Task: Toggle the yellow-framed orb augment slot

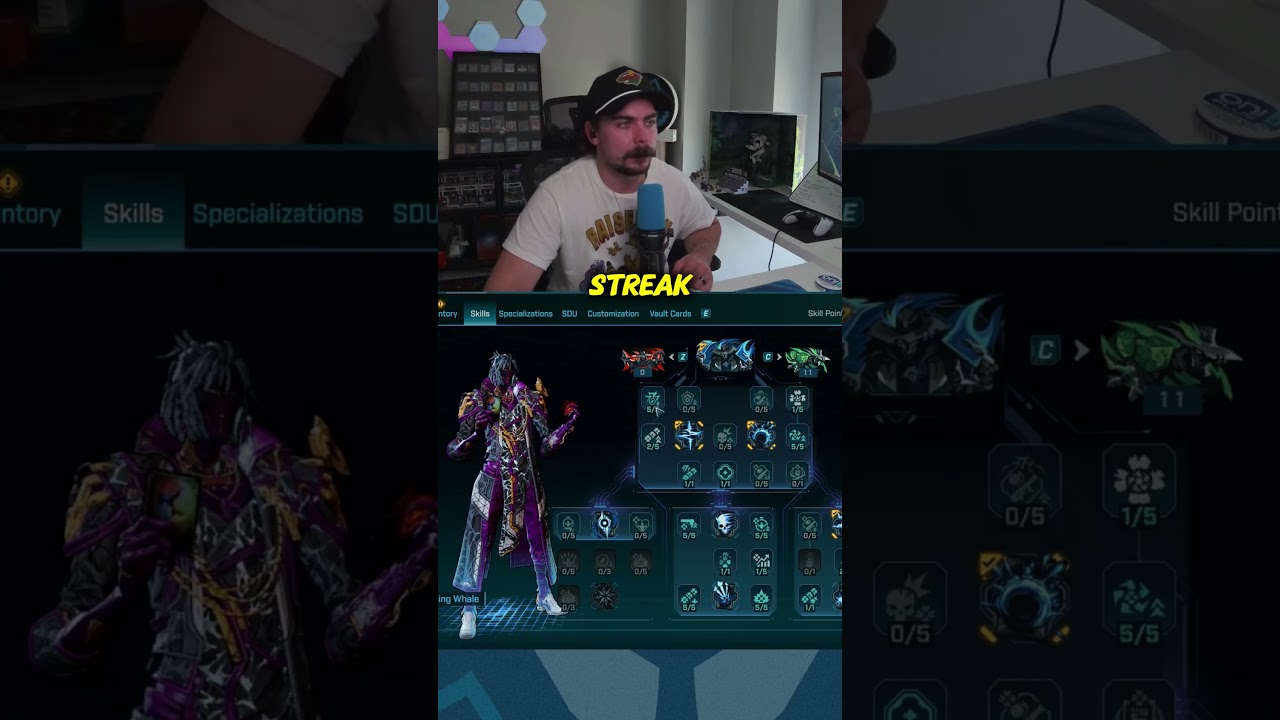Action: [761, 436]
